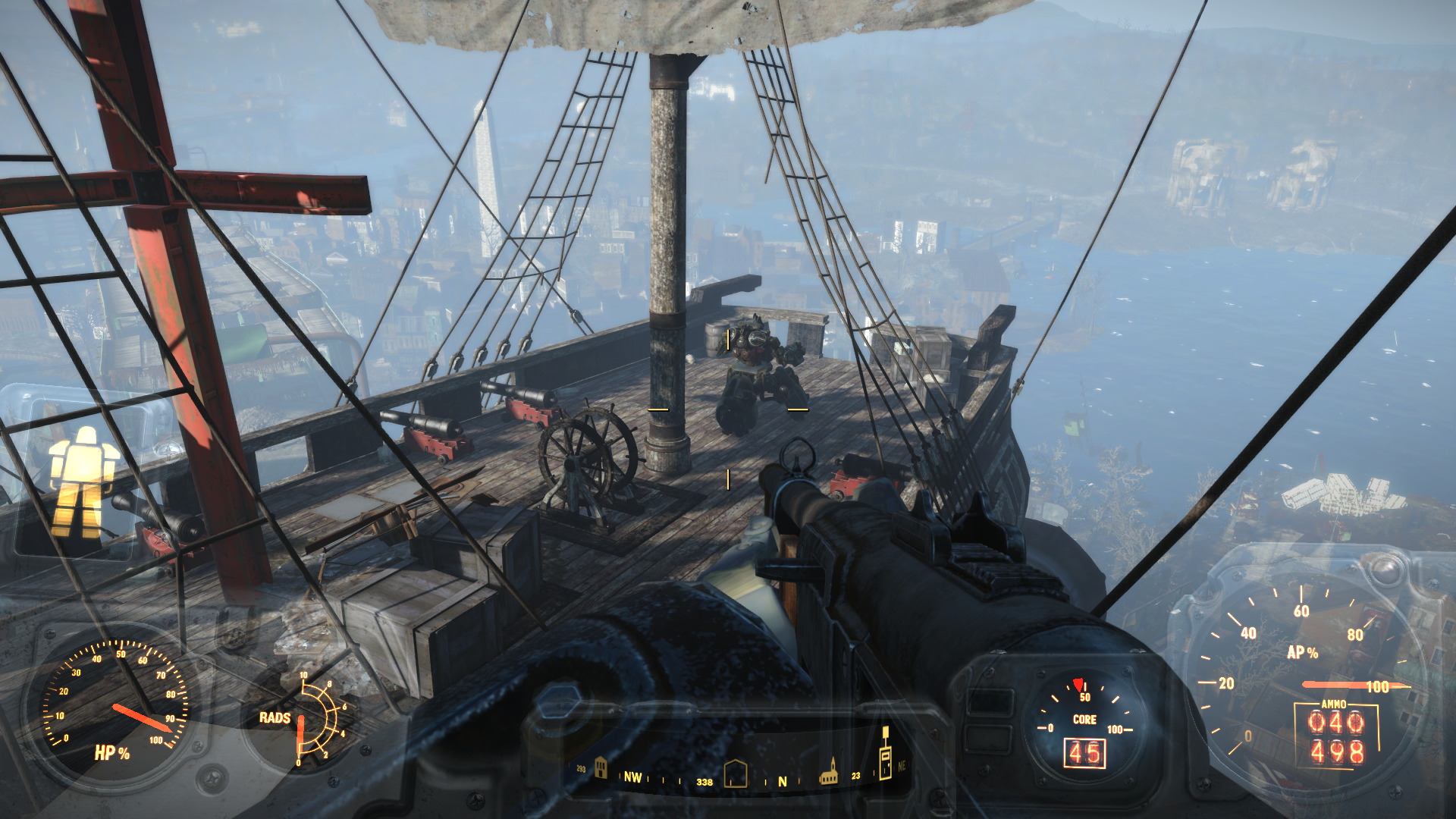Select the church marker on the compass
Image resolution: width=1456 pixels, height=819 pixels.
click(830, 772)
